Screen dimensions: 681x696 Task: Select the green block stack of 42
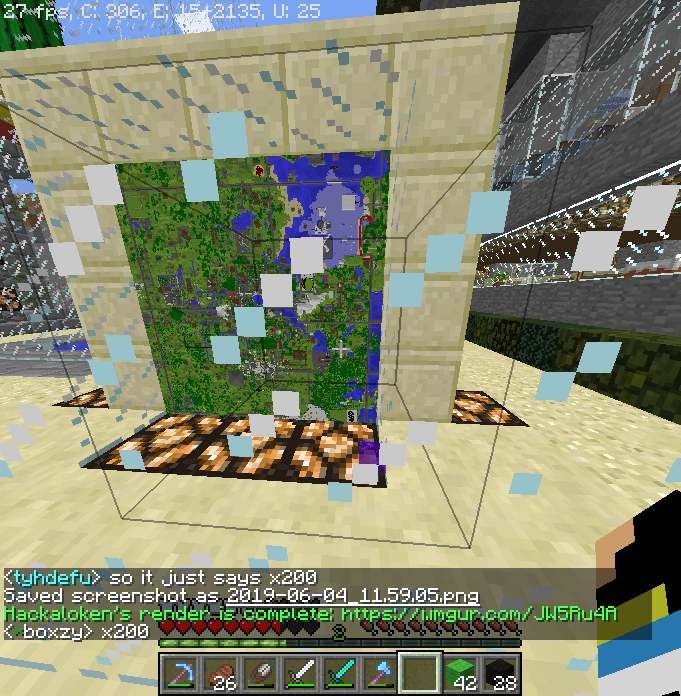coord(458,673)
